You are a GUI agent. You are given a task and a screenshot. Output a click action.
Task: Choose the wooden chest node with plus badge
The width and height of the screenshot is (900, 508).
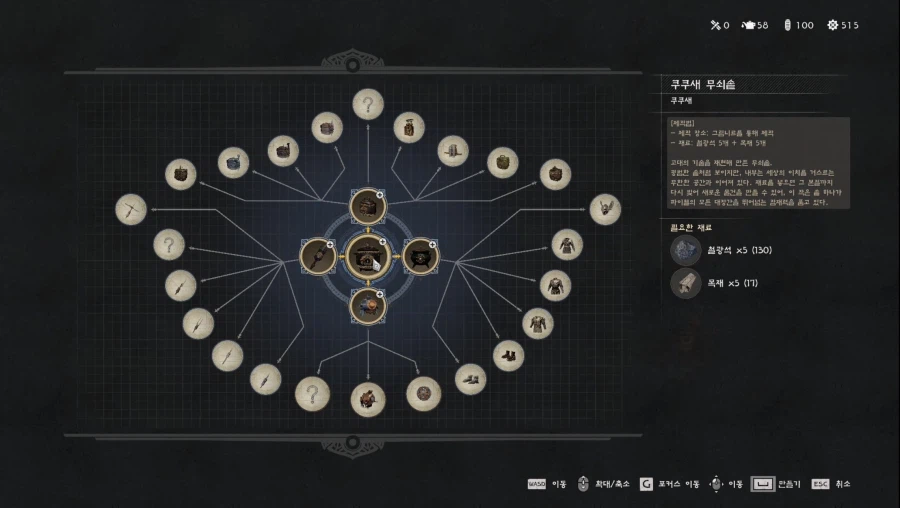[367, 206]
